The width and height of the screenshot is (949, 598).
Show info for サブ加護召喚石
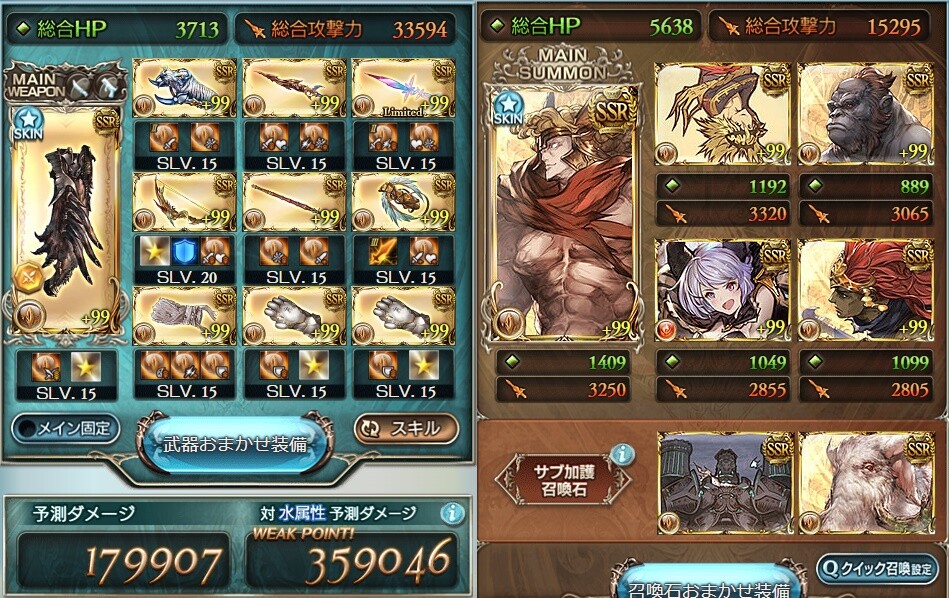[621, 455]
